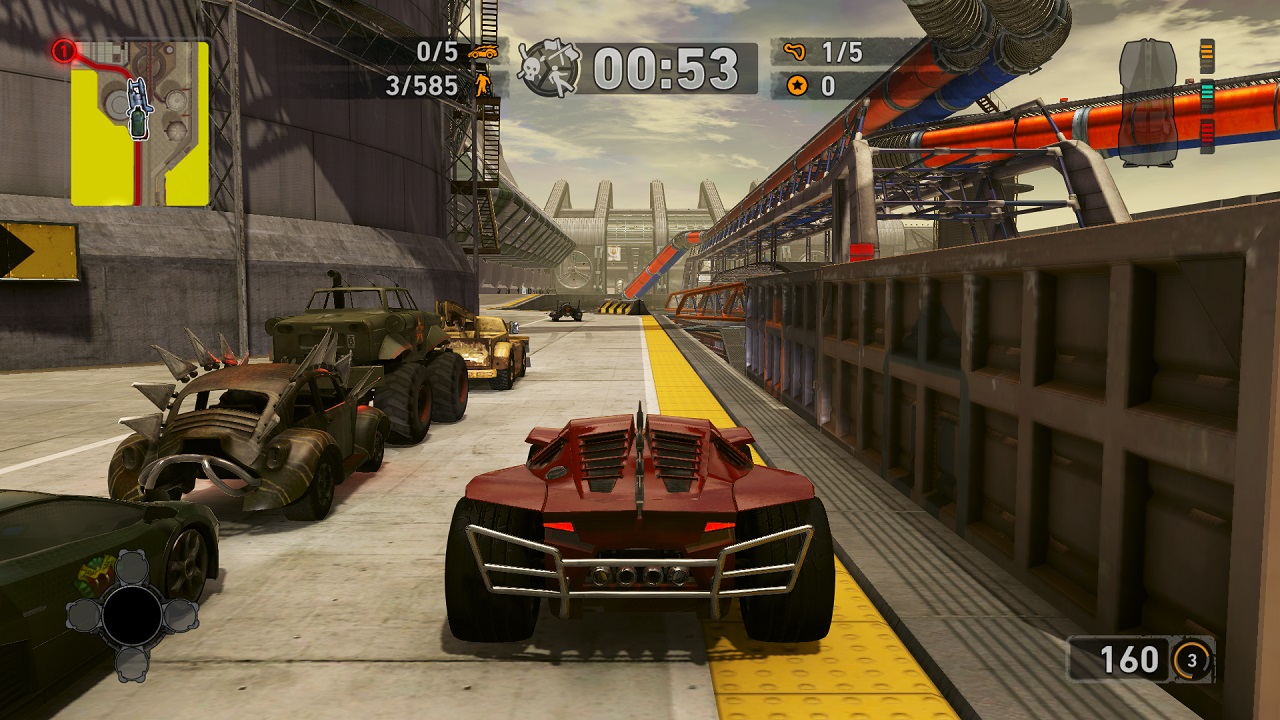This screenshot has height=720, width=1280.
Task: Click the four-way power-up selector wheel
Action: click(132, 615)
